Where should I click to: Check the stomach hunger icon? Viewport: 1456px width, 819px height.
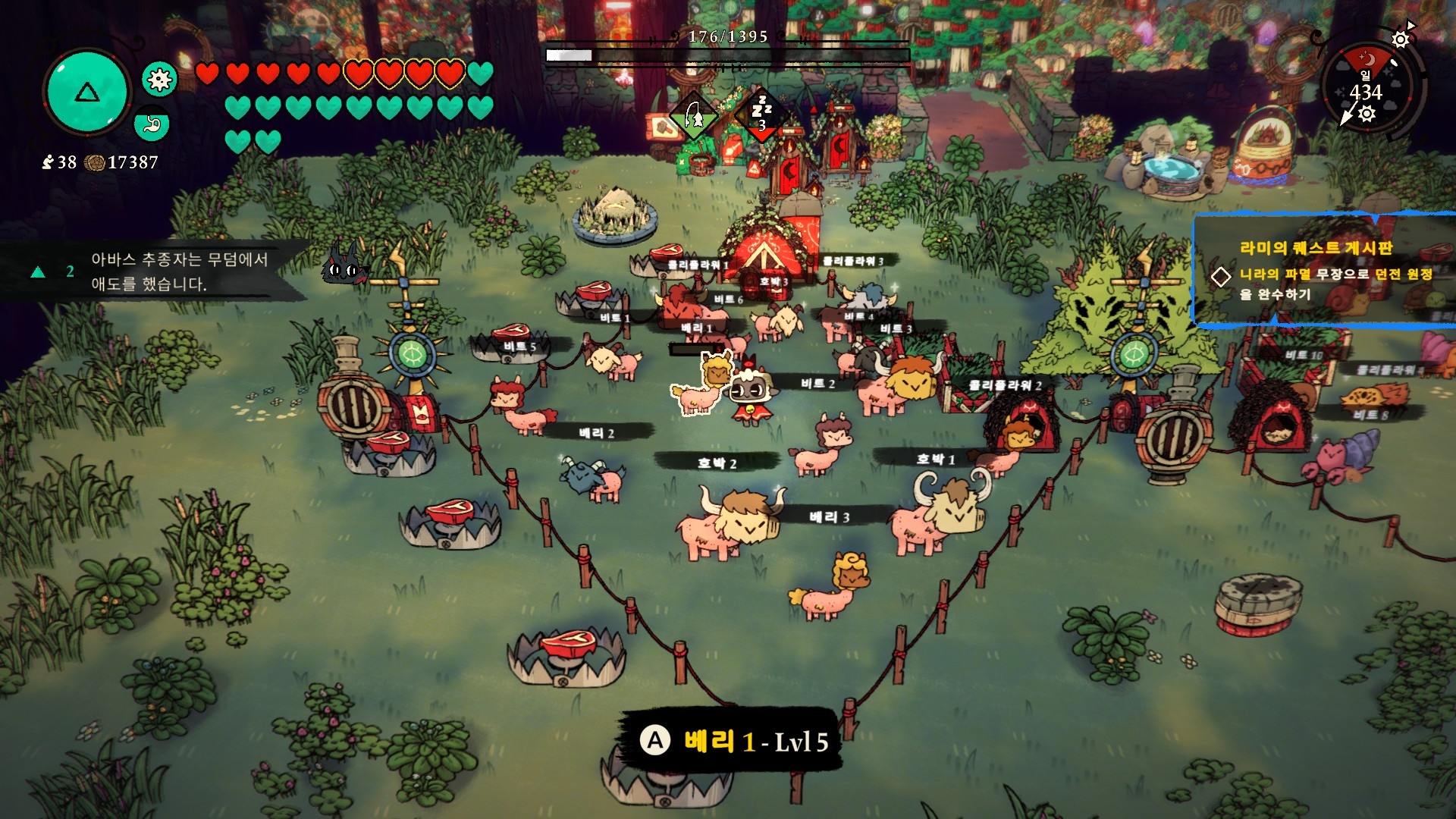click(x=152, y=124)
